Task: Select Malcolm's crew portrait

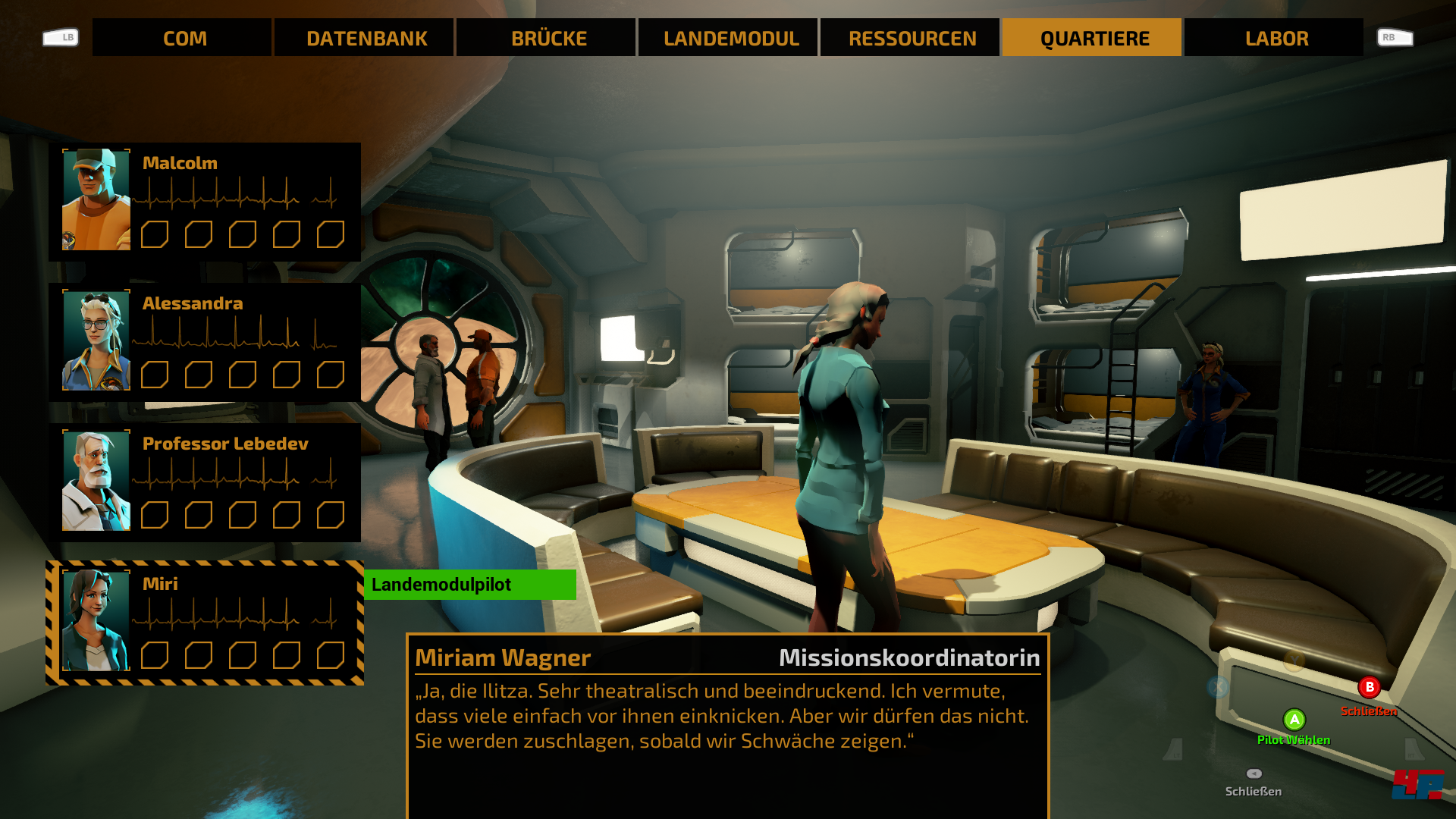Action: pyautogui.click(x=97, y=199)
